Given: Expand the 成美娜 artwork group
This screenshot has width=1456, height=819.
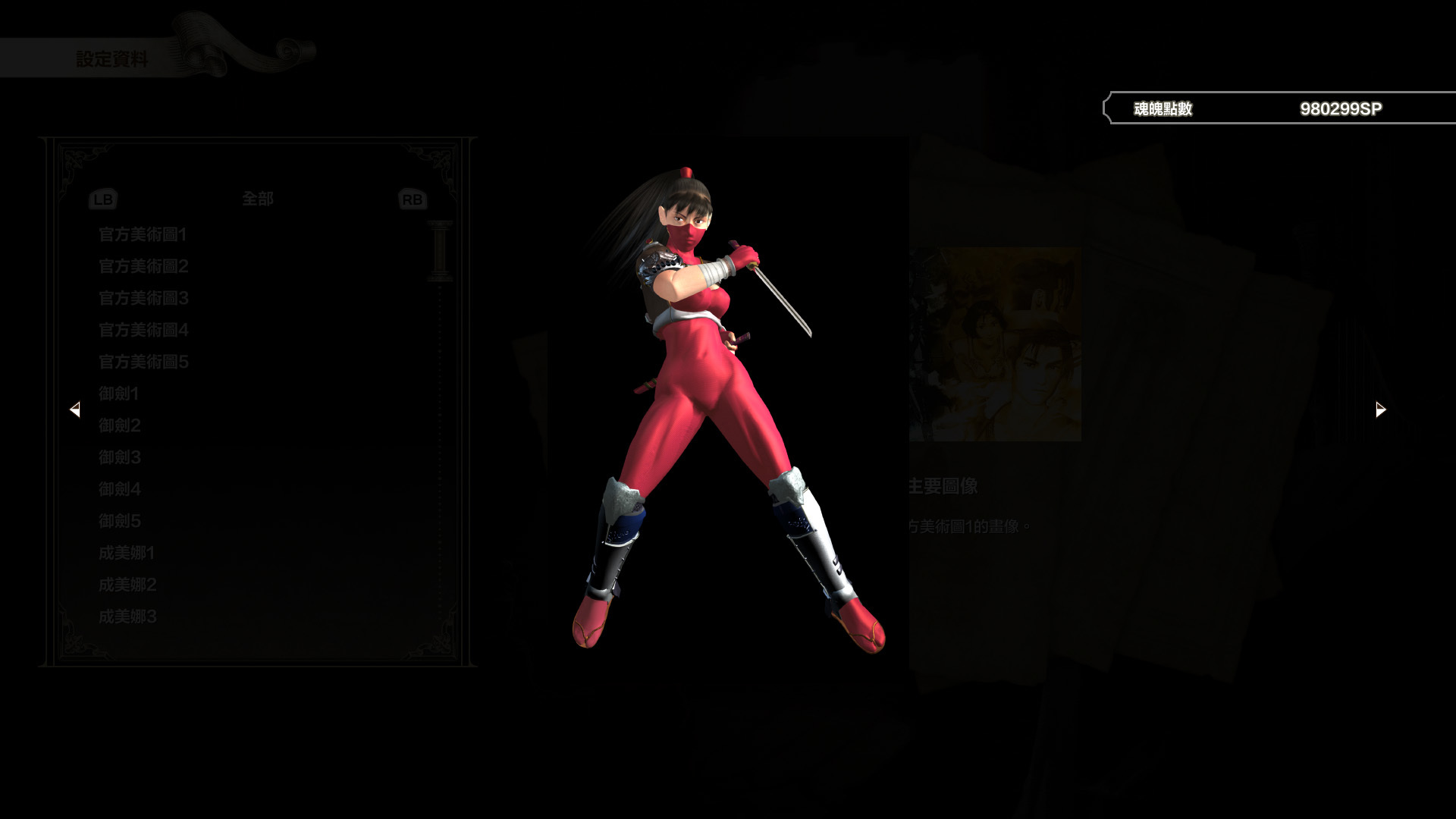Looking at the screenshot, I should pyautogui.click(x=126, y=554).
